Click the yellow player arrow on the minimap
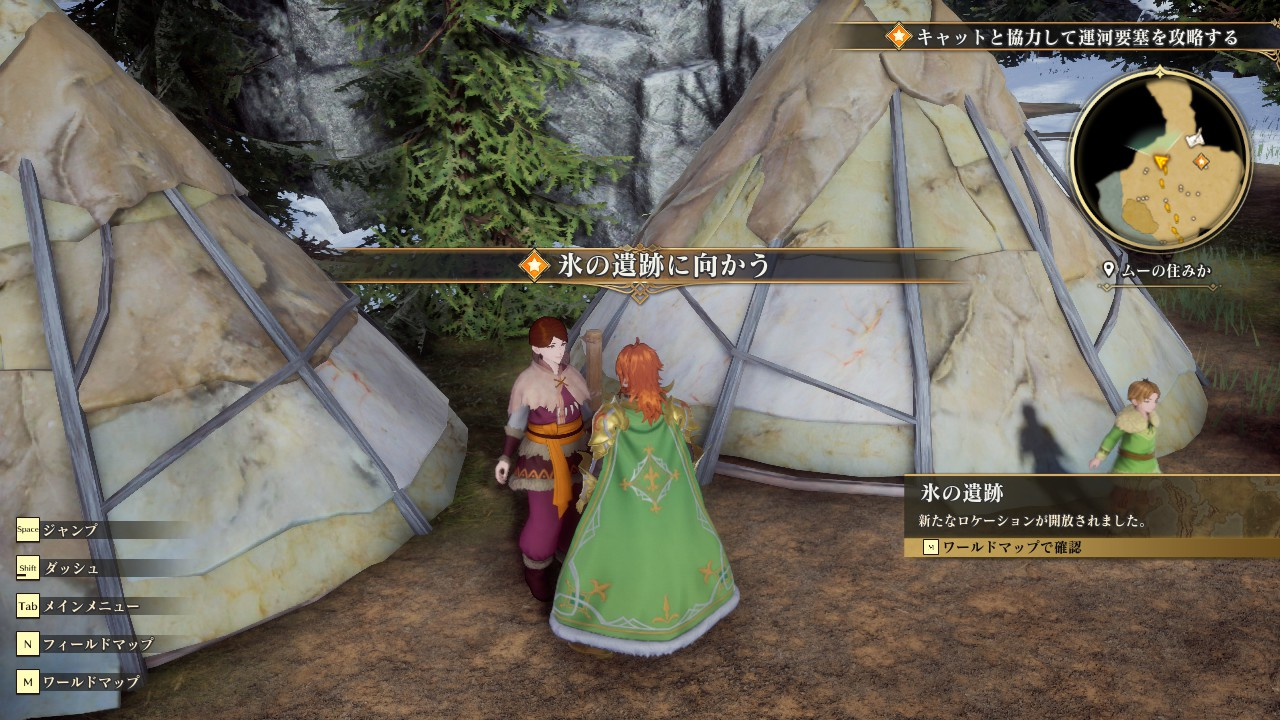 pyautogui.click(x=1161, y=160)
